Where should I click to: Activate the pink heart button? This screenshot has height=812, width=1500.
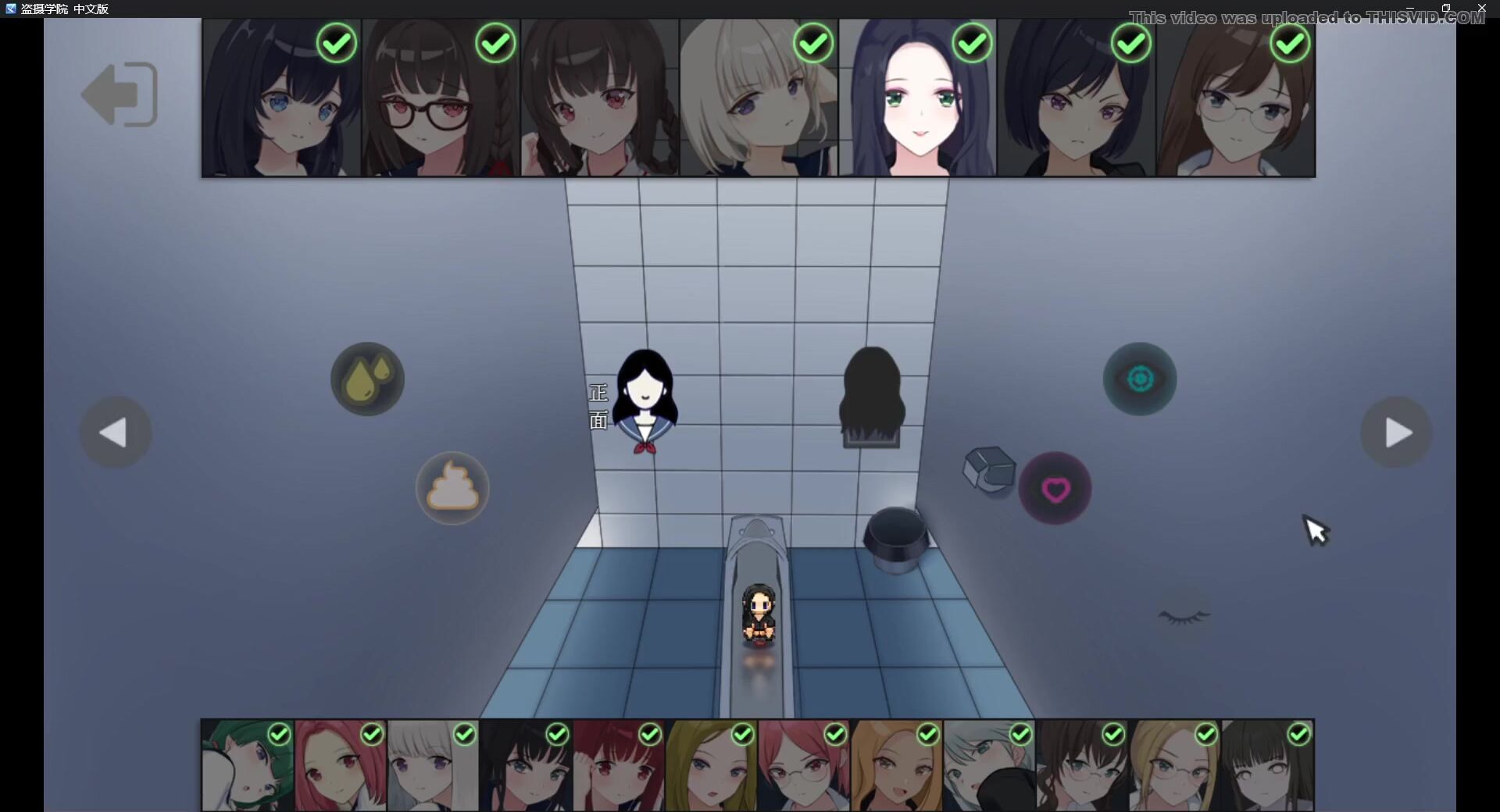[x=1055, y=489]
